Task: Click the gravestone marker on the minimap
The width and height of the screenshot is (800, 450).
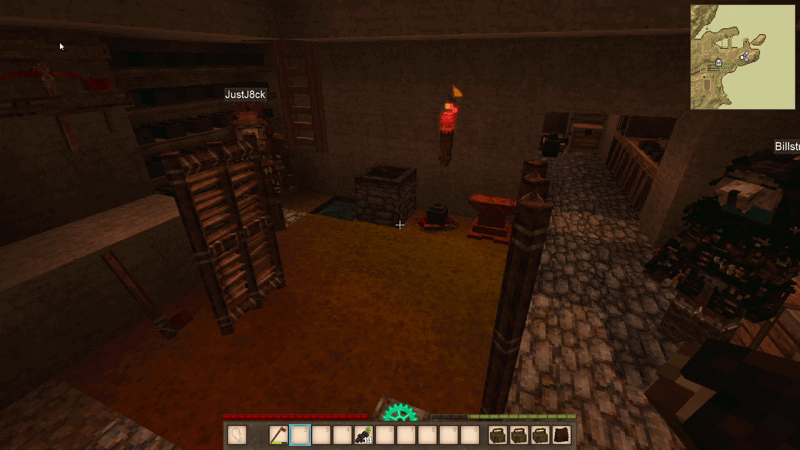Action: click(718, 62)
